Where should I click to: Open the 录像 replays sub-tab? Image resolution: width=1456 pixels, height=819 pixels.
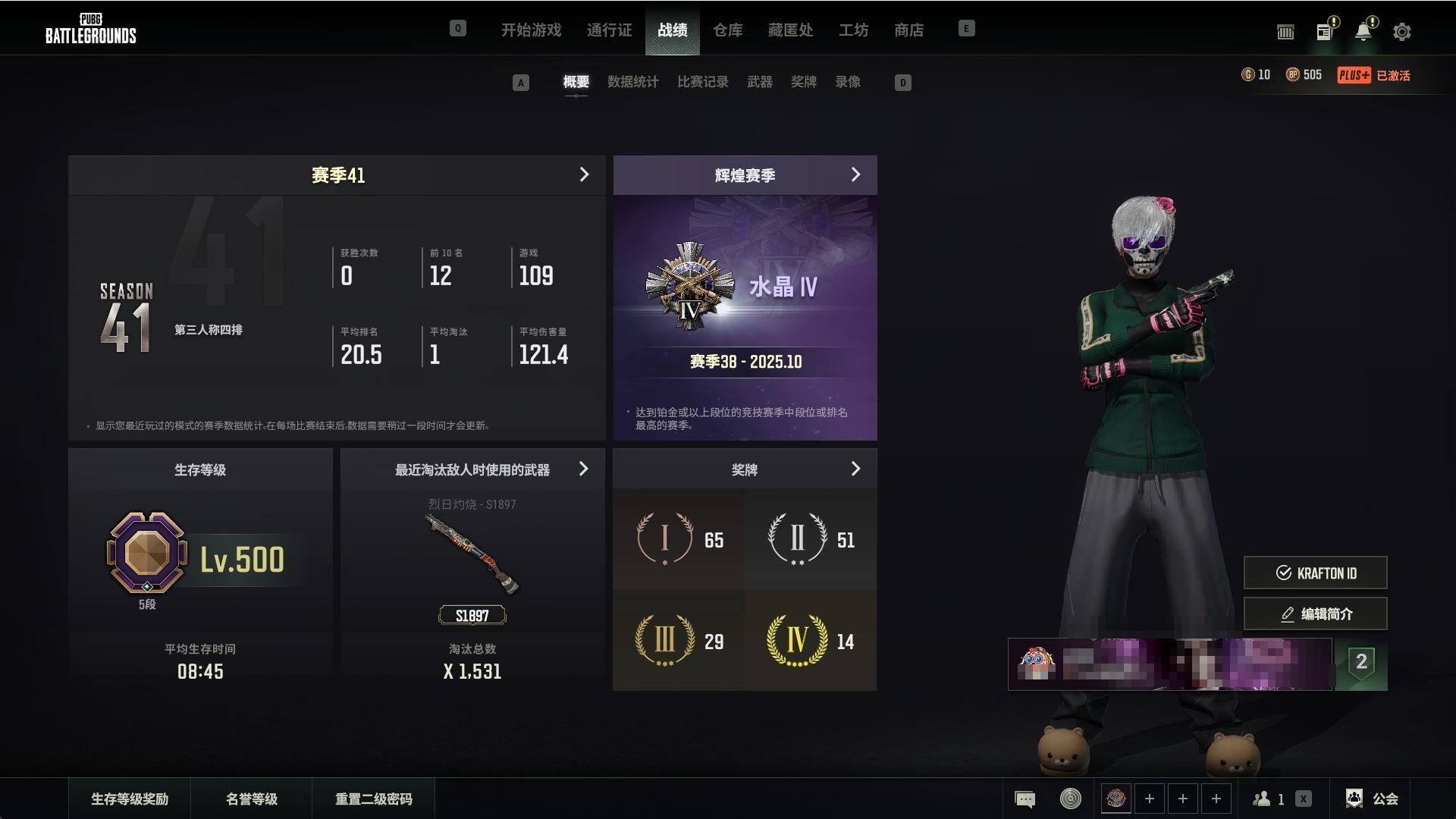pos(847,82)
